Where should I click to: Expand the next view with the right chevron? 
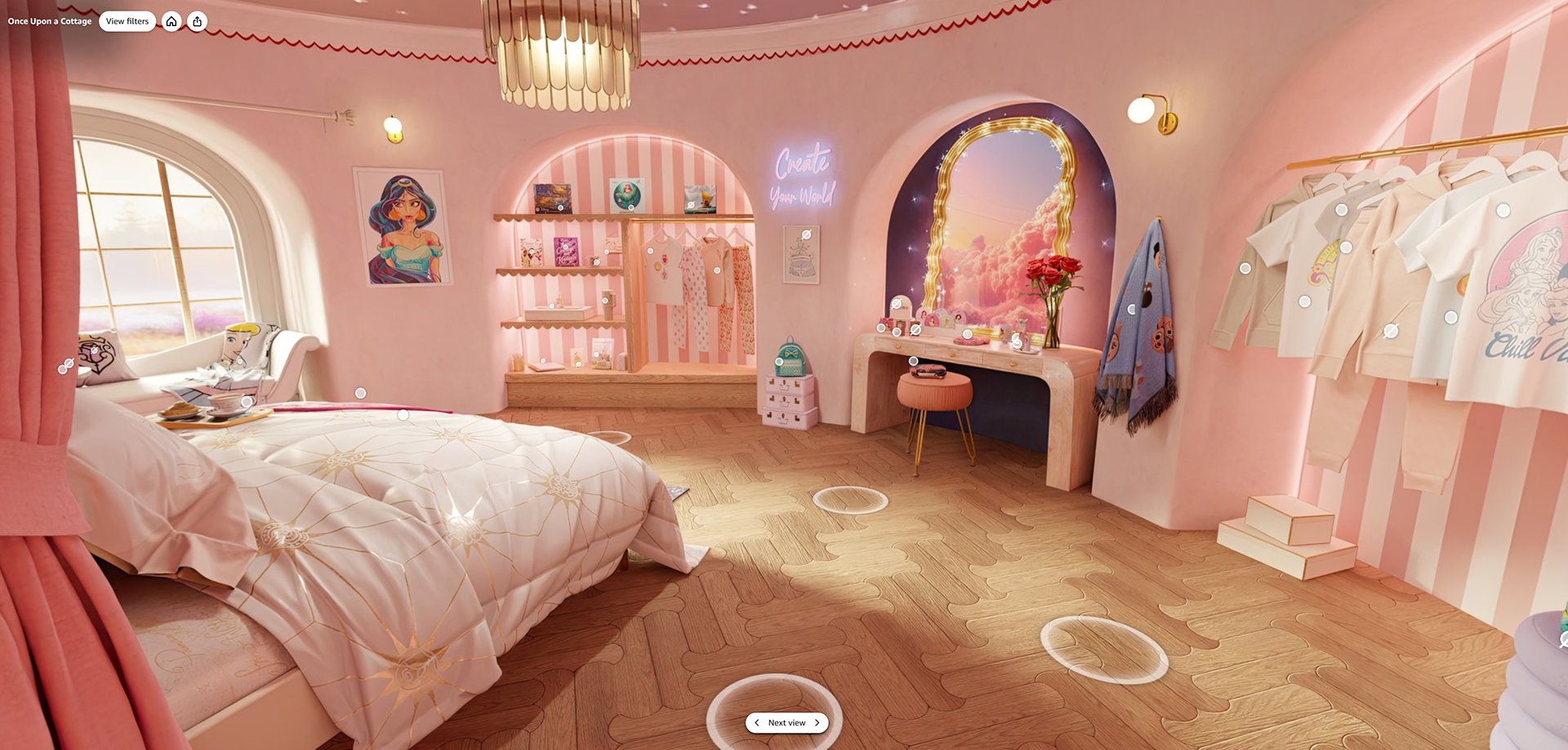[816, 722]
